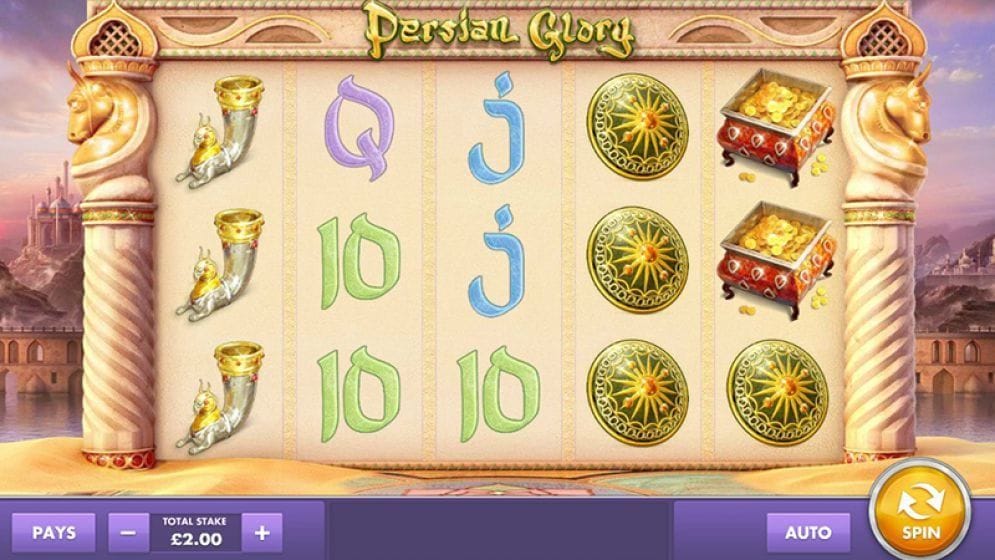The image size is (995, 560).
Task: Spin the reels with the SPIN button
Action: coord(918,509)
